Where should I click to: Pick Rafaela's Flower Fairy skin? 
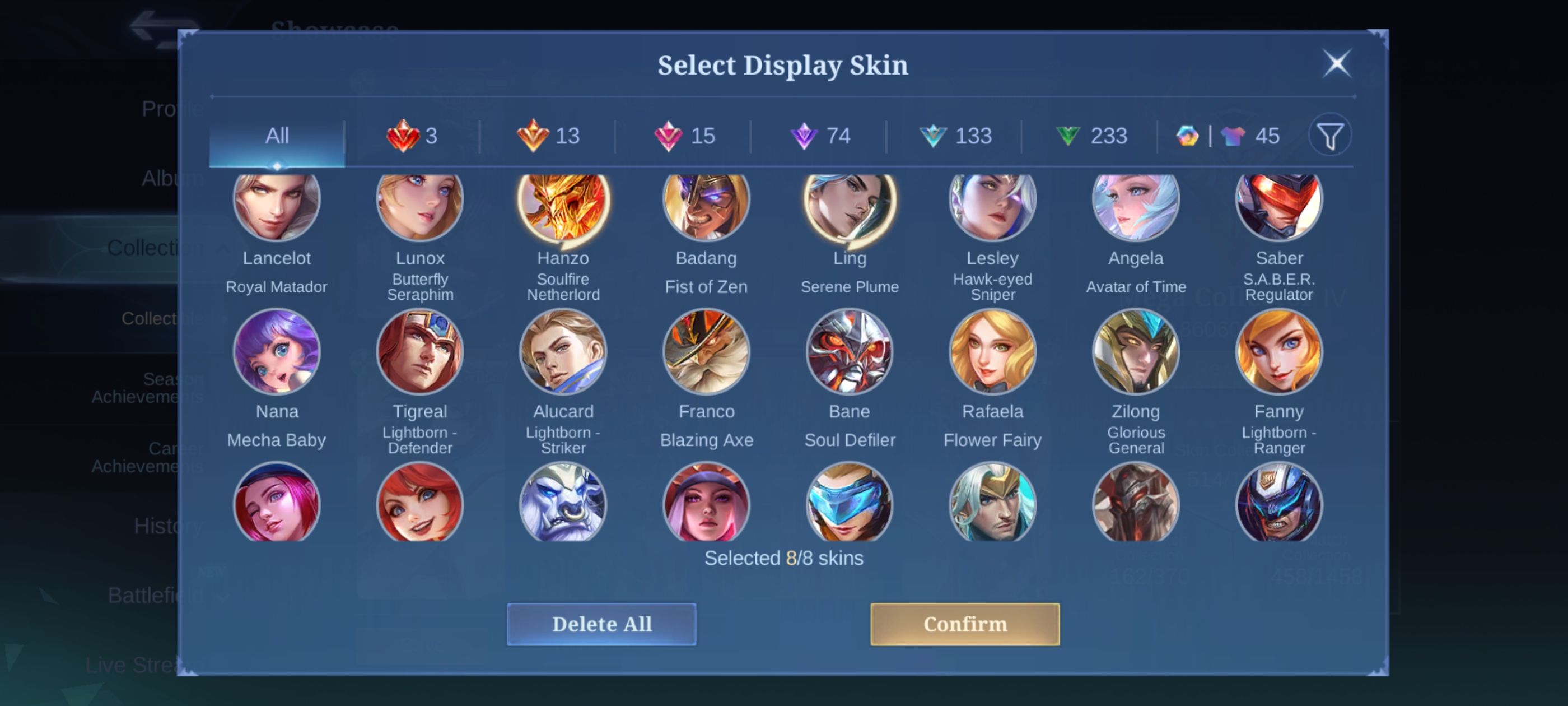click(993, 352)
